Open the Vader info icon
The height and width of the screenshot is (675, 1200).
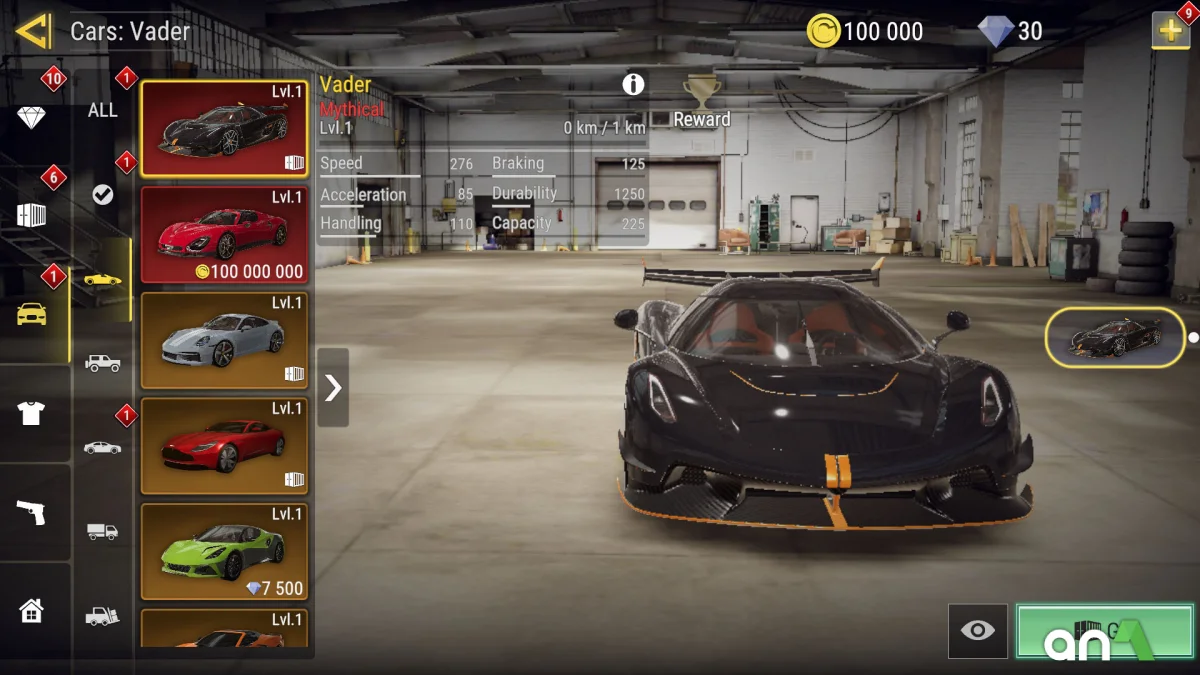click(x=633, y=84)
